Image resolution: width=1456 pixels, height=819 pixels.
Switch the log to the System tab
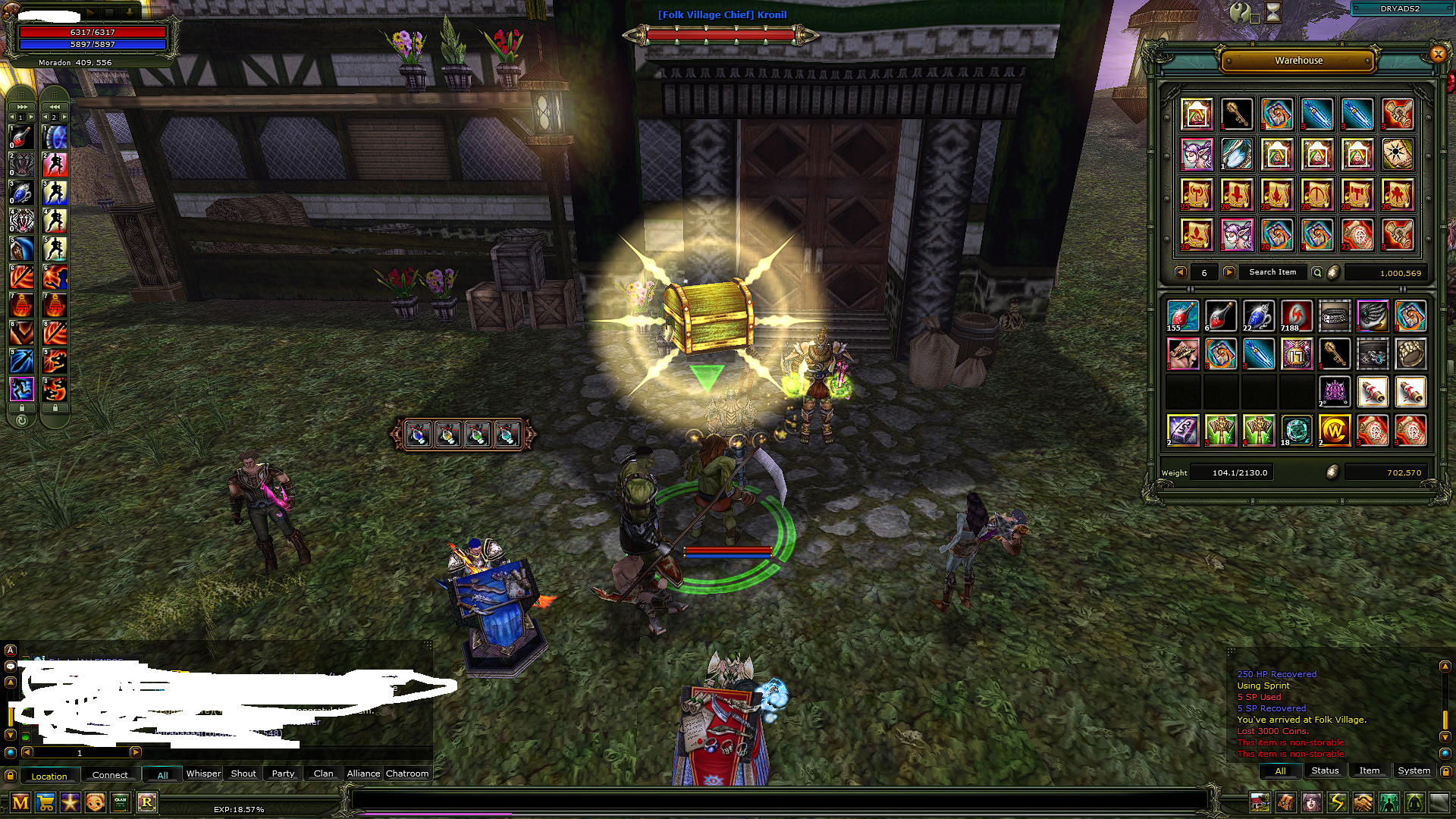coord(1414,770)
